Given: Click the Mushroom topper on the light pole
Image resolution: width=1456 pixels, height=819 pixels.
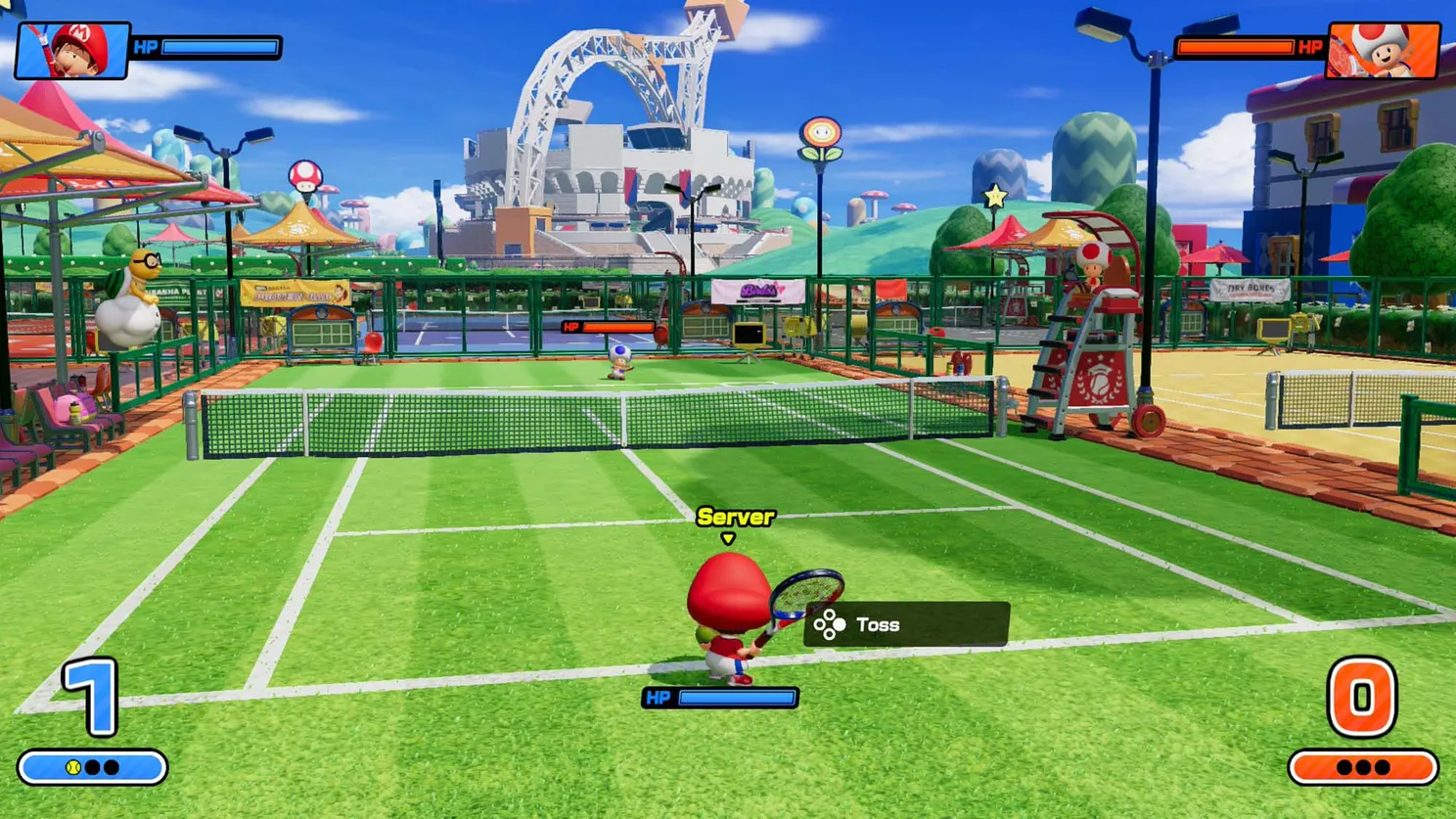Looking at the screenshot, I should [x=305, y=173].
